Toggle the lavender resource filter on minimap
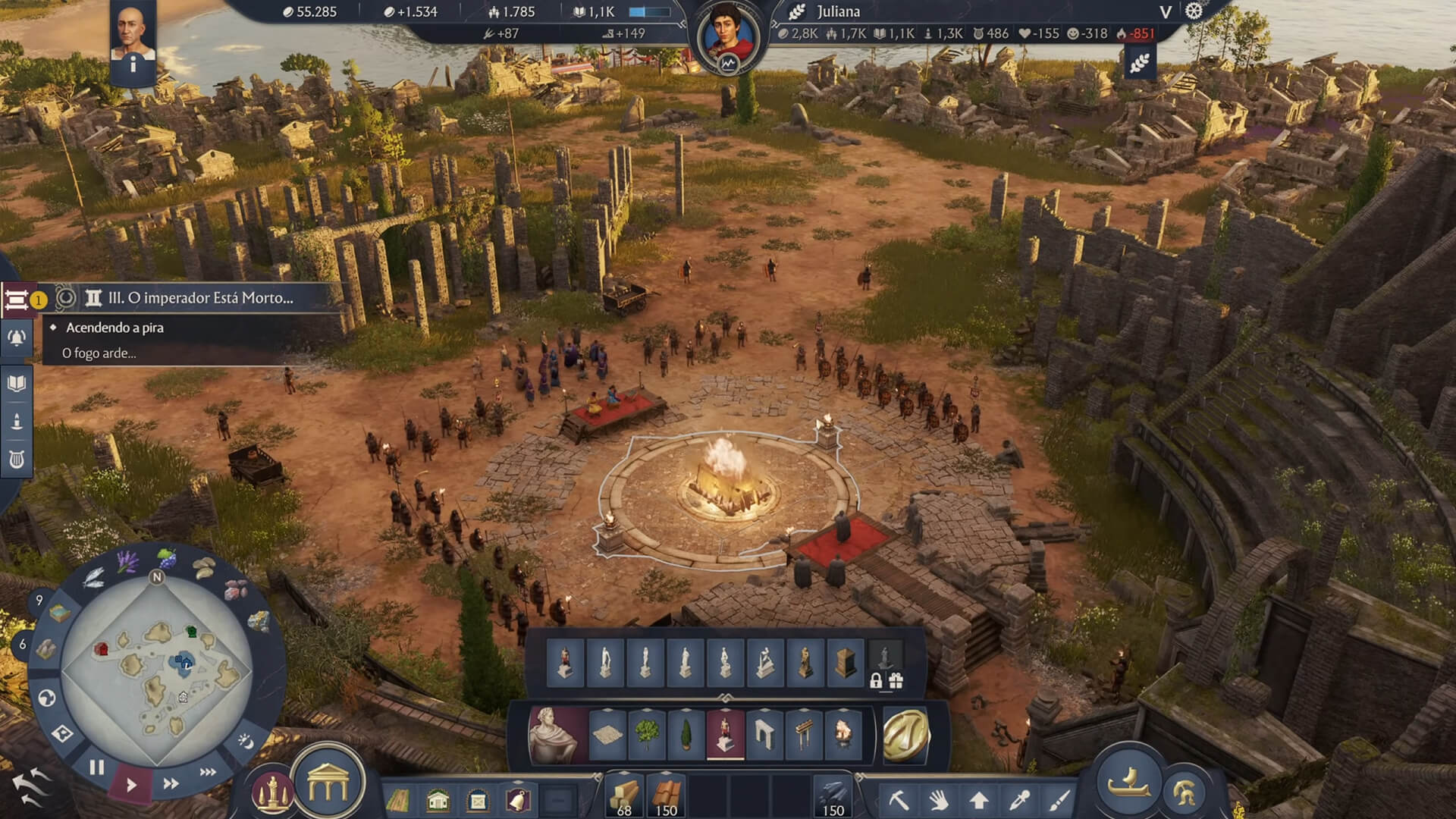This screenshot has width=1456, height=819. pyautogui.click(x=125, y=563)
